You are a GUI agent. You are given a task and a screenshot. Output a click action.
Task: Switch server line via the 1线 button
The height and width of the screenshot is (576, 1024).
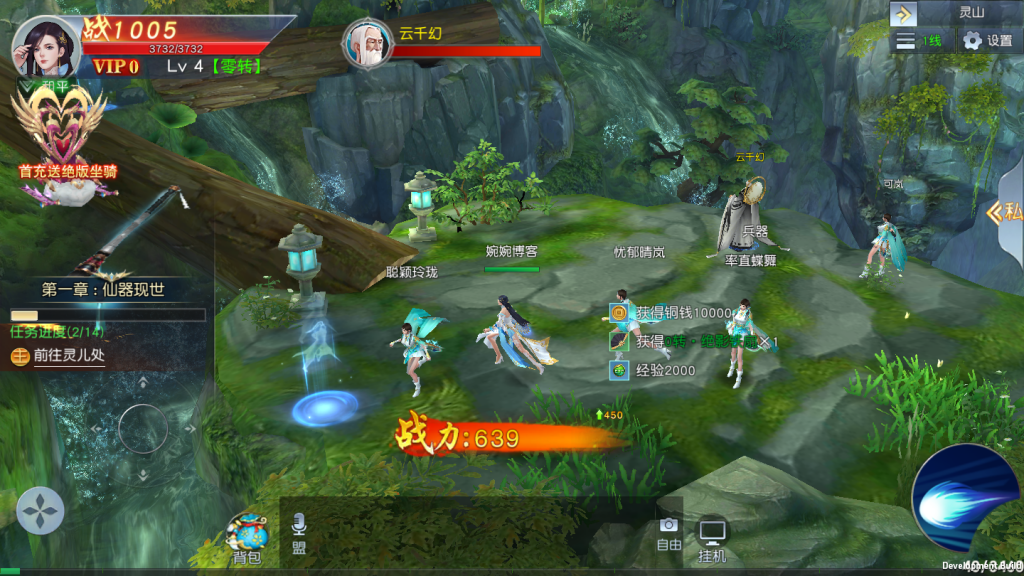point(921,40)
